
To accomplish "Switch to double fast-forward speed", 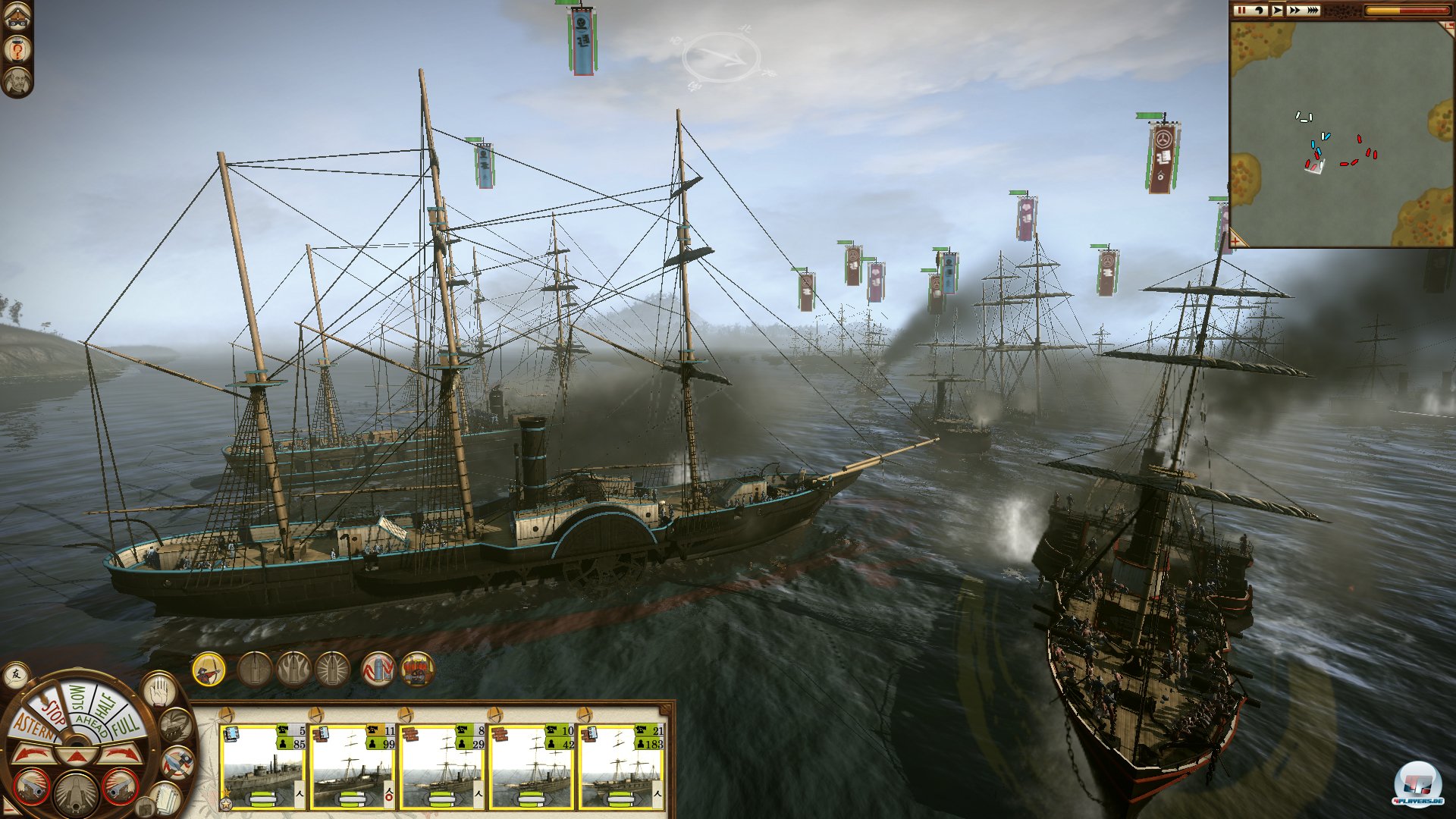I will pos(1294,11).
